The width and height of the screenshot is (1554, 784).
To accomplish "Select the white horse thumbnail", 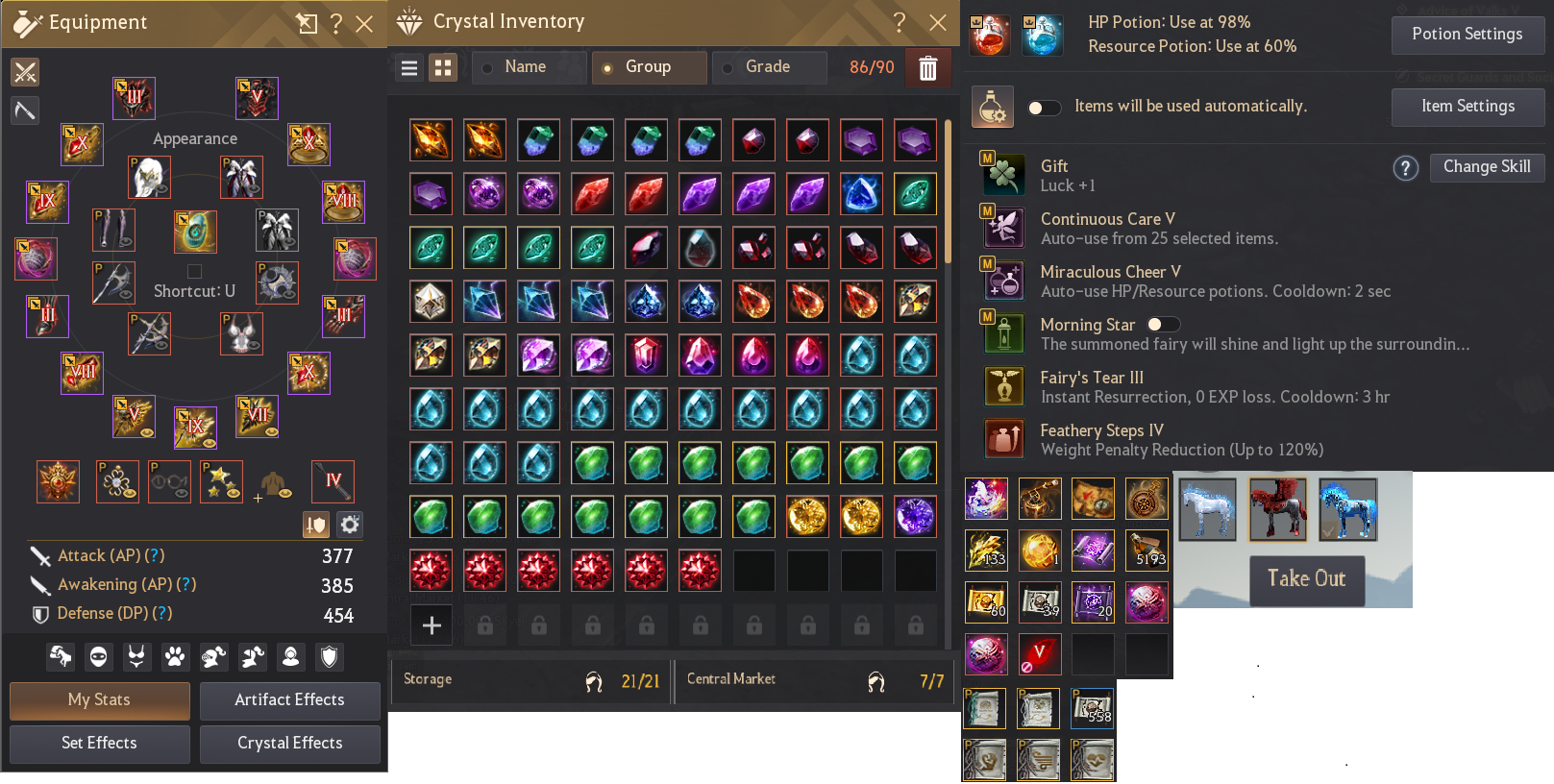I will pyautogui.click(x=1207, y=509).
